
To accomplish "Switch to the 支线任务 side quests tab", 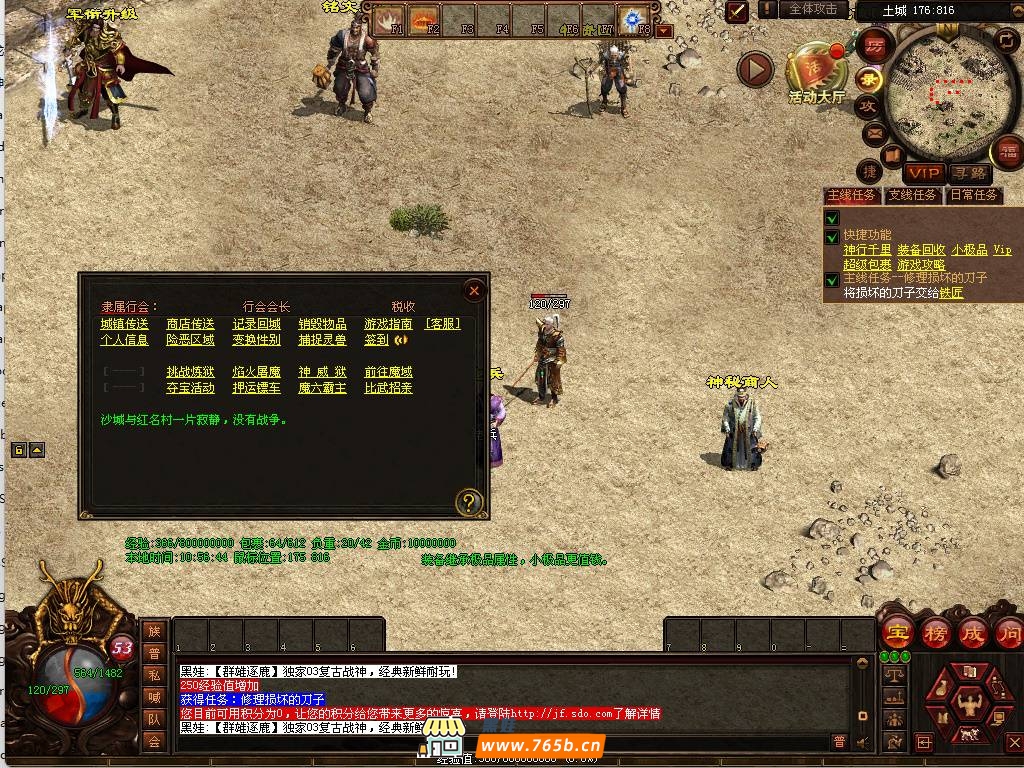I will pos(913,195).
